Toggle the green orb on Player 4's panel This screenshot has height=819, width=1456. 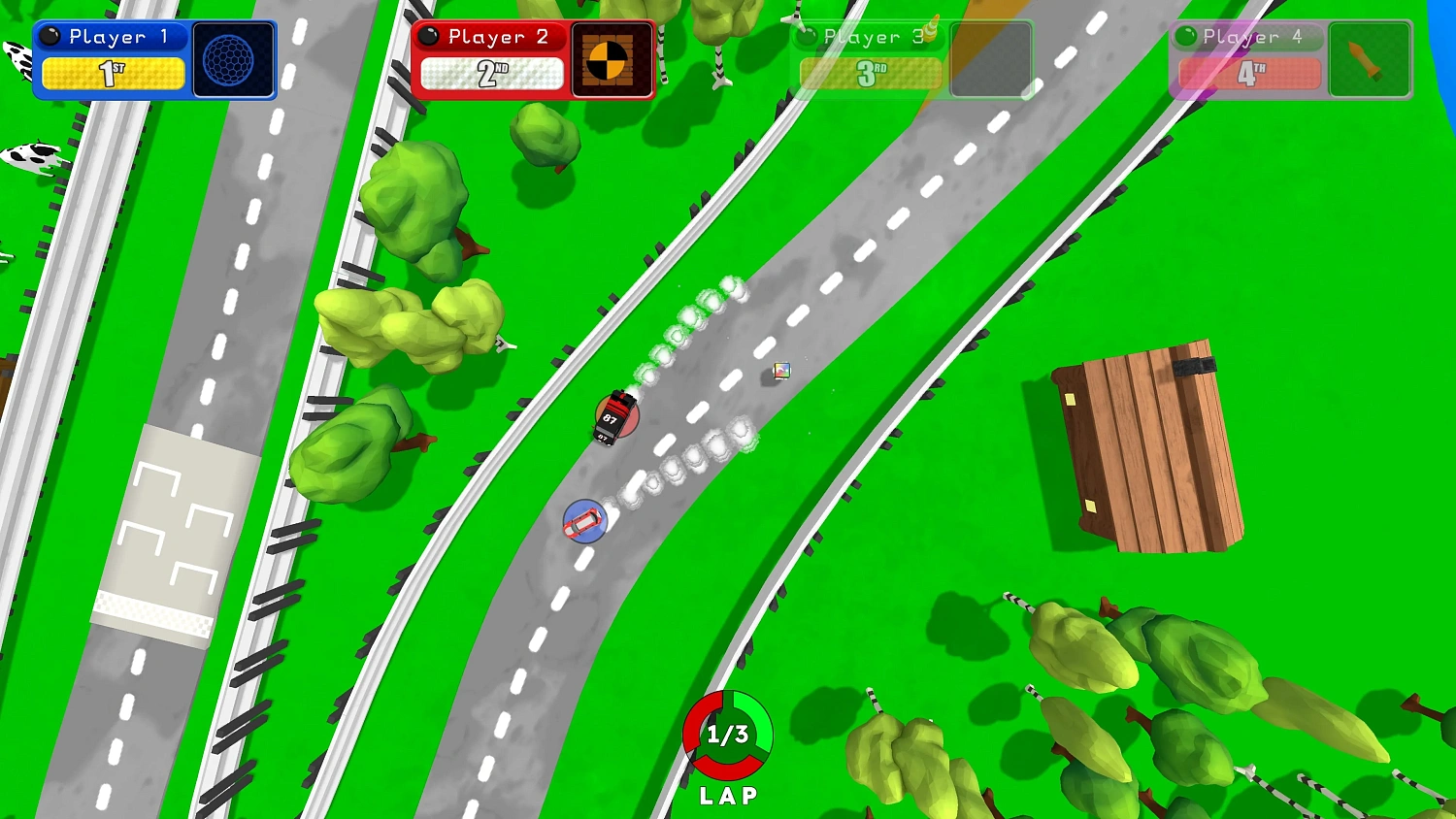point(1185,36)
